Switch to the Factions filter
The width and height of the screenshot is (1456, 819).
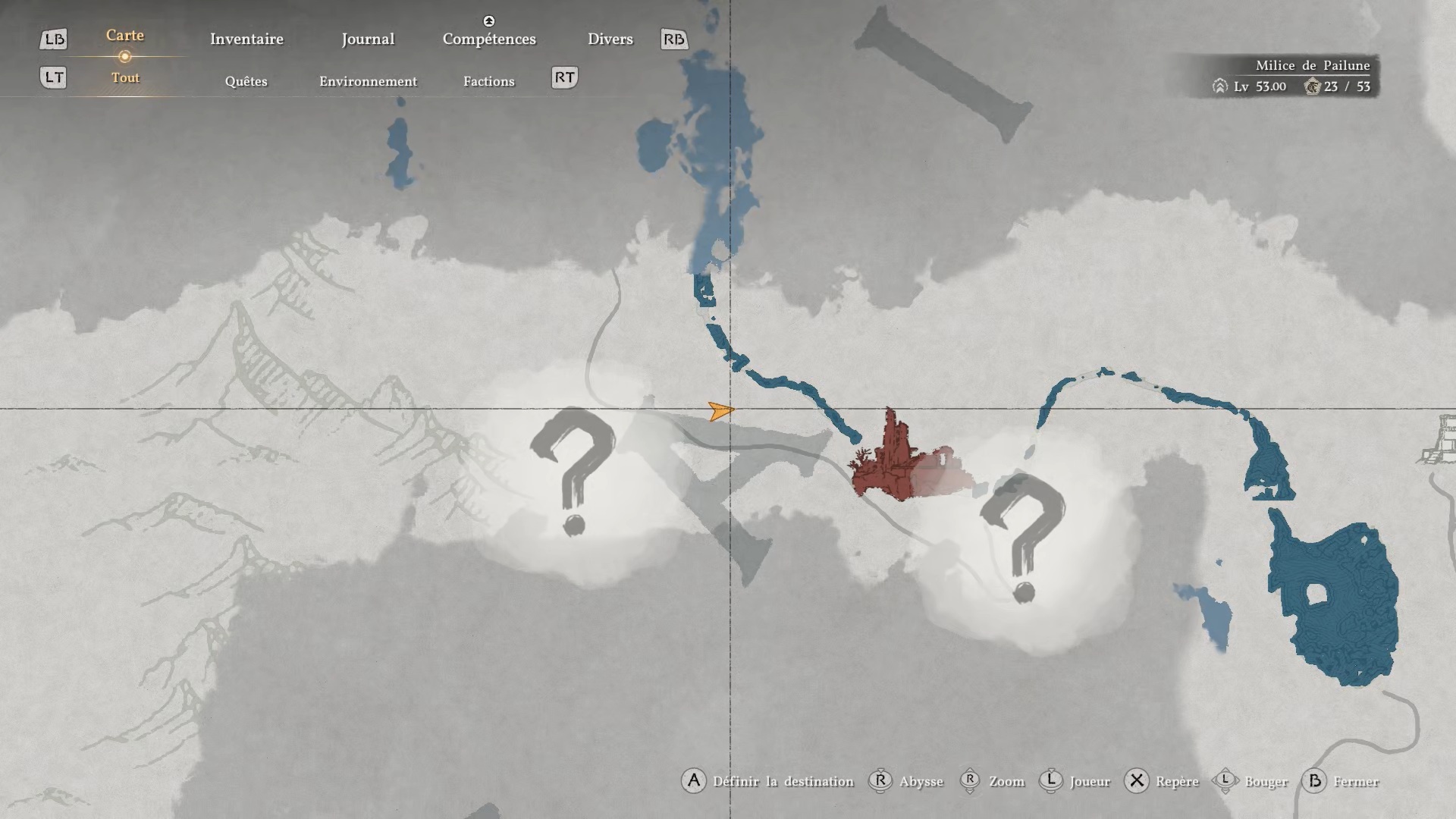(488, 81)
